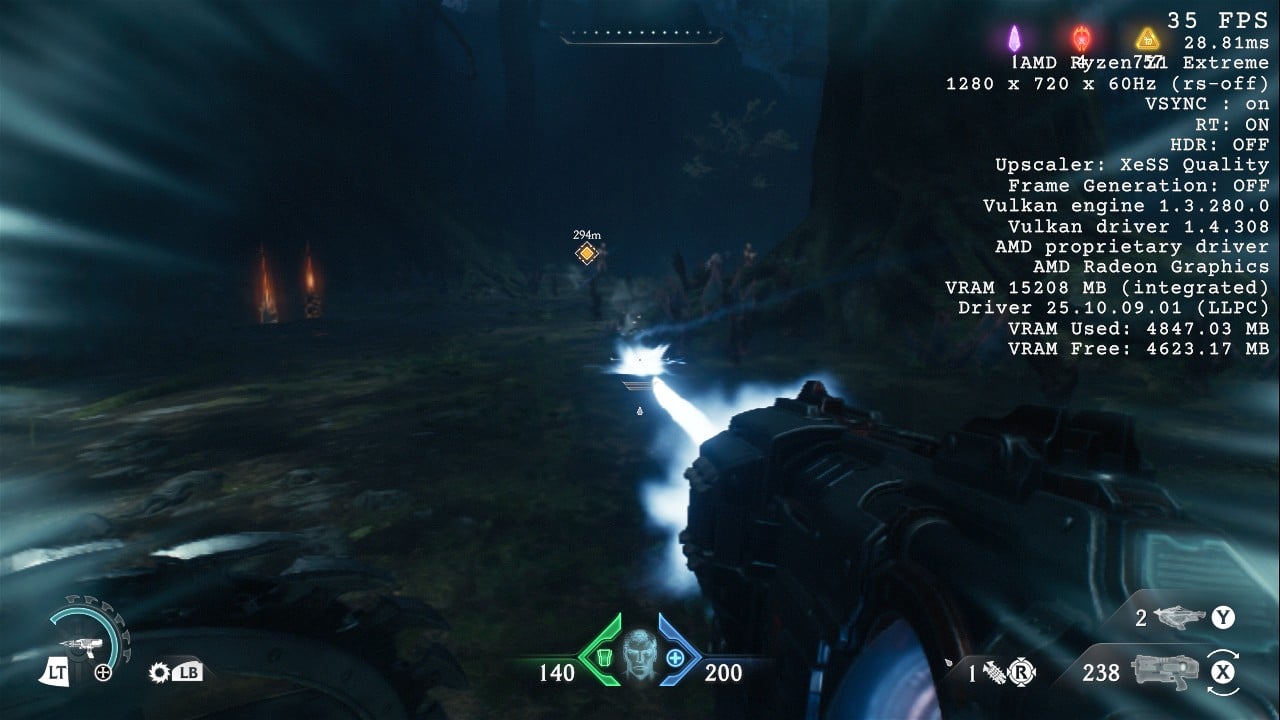
Task: Select the crossbow-style secondary weapon icon
Action: pyautogui.click(x=1180, y=618)
